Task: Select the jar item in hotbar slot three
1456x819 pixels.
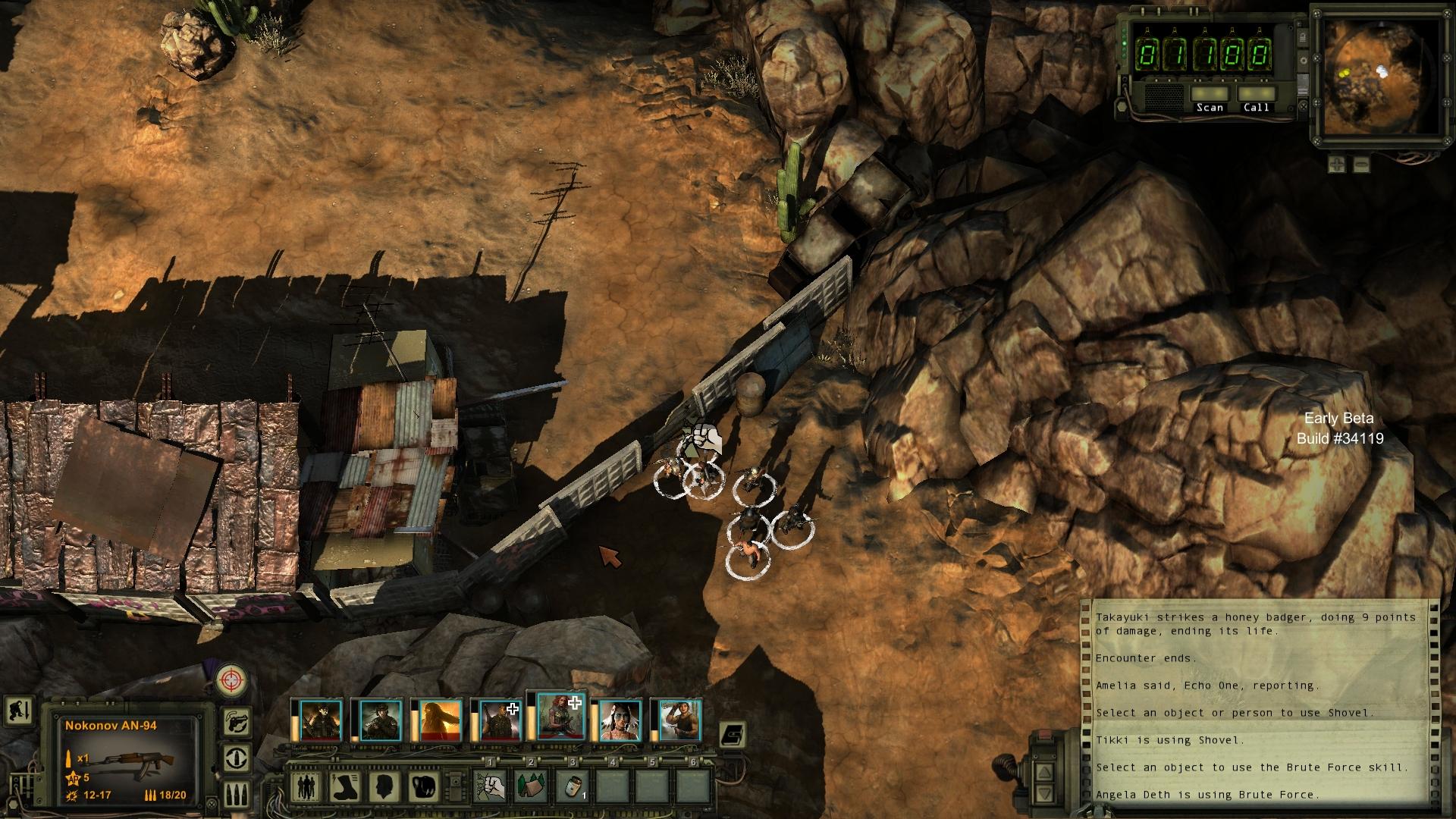Action: coord(573,786)
